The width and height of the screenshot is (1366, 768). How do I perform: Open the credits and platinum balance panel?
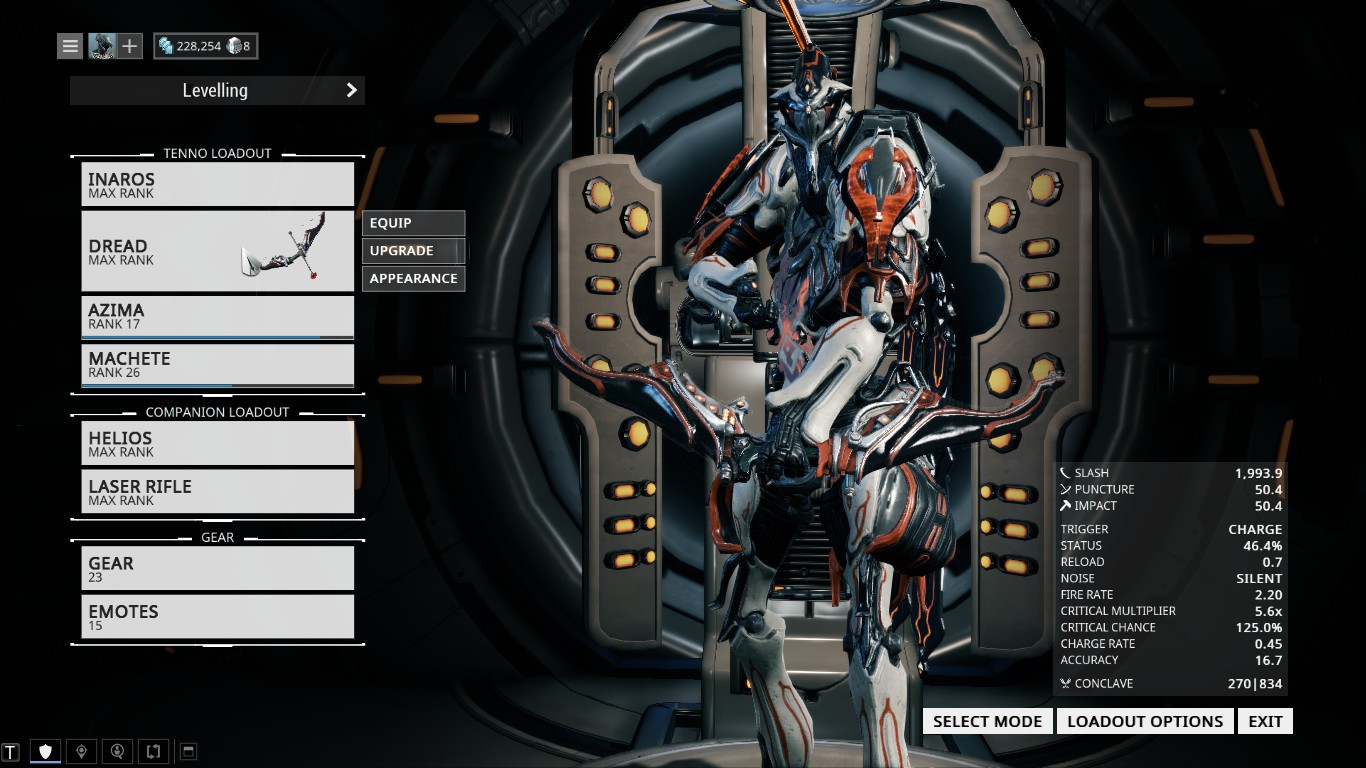205,46
